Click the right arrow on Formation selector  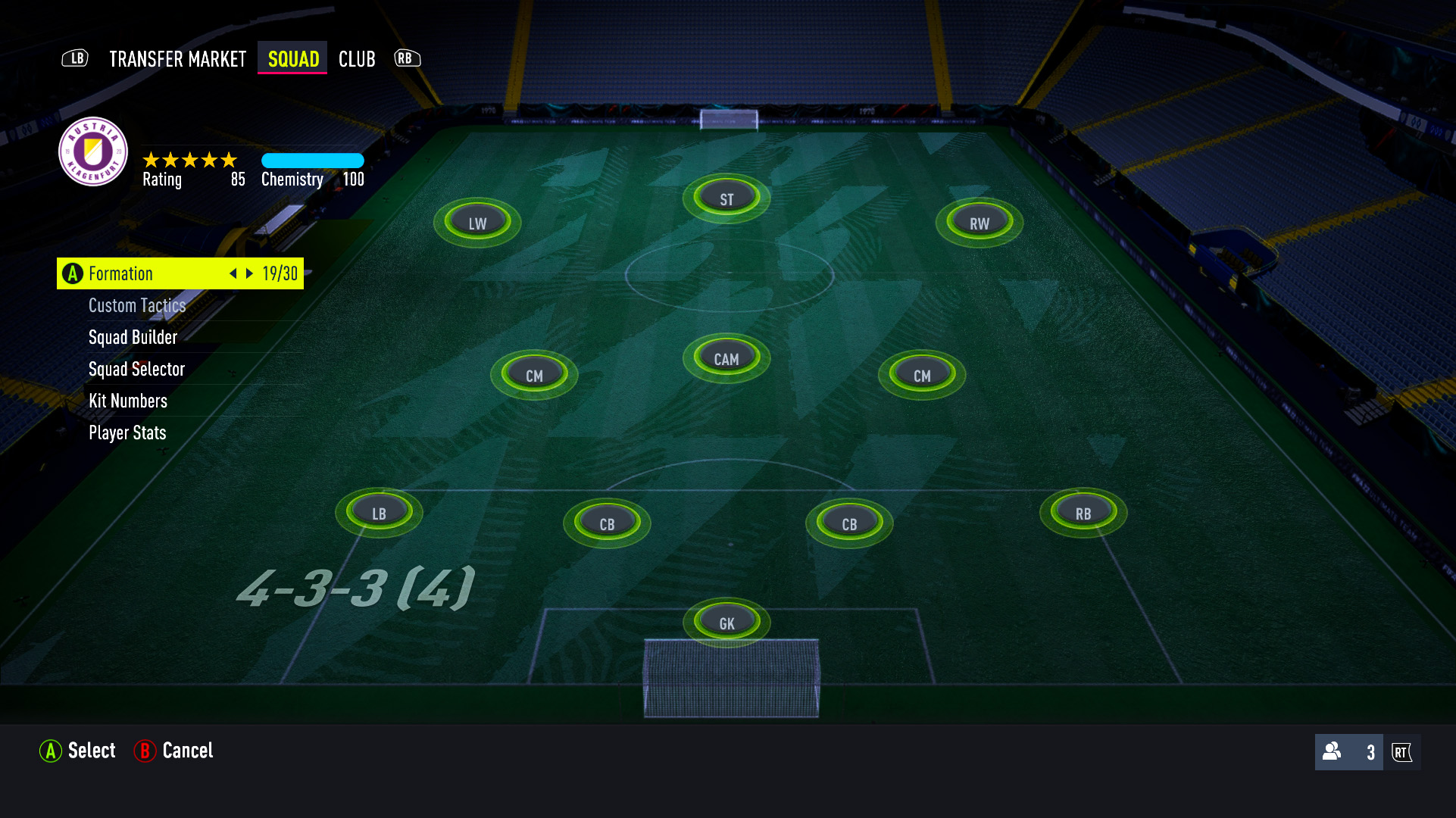tap(250, 273)
